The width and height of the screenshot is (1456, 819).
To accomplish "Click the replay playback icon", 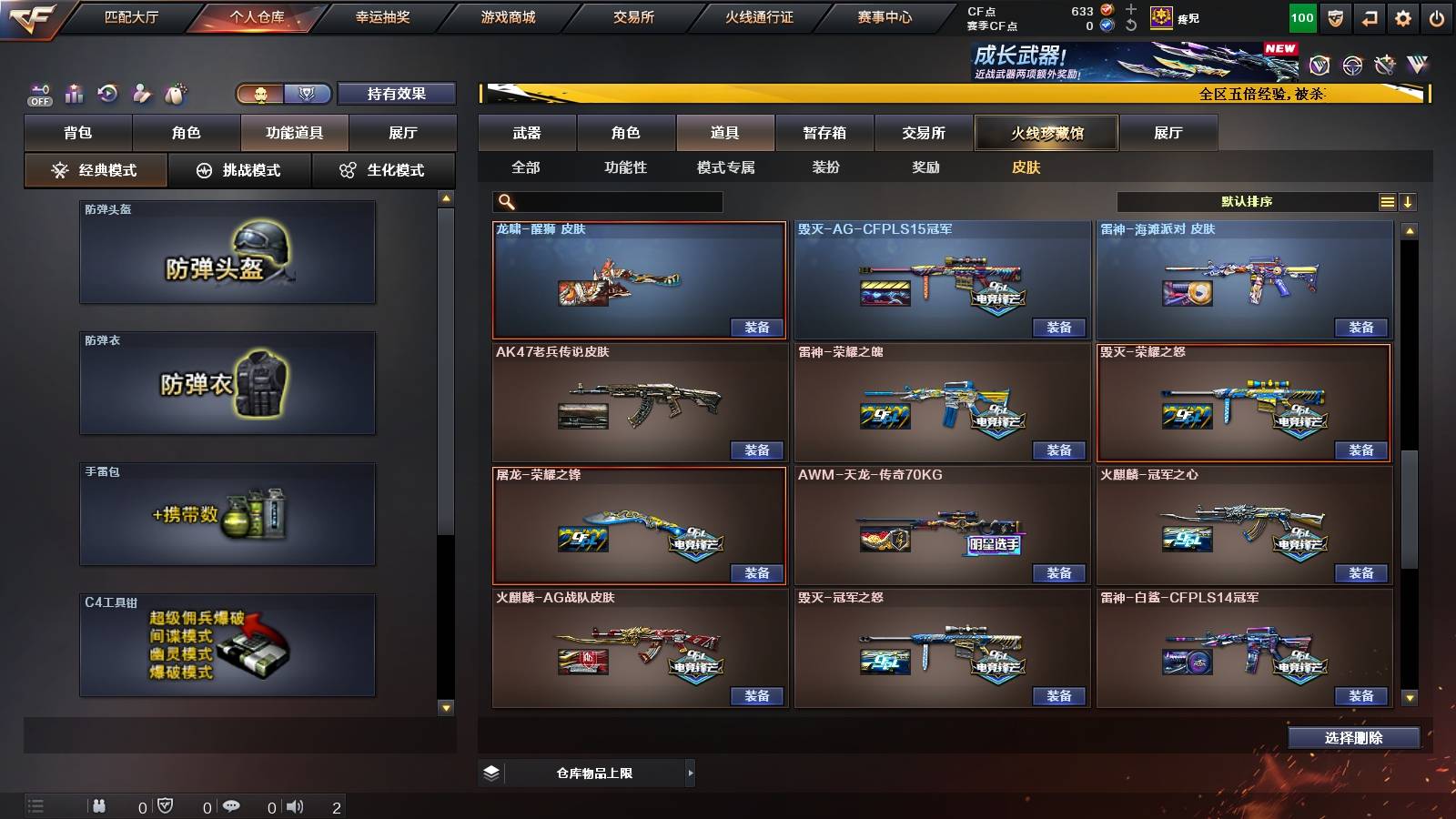I will pyautogui.click(x=108, y=93).
